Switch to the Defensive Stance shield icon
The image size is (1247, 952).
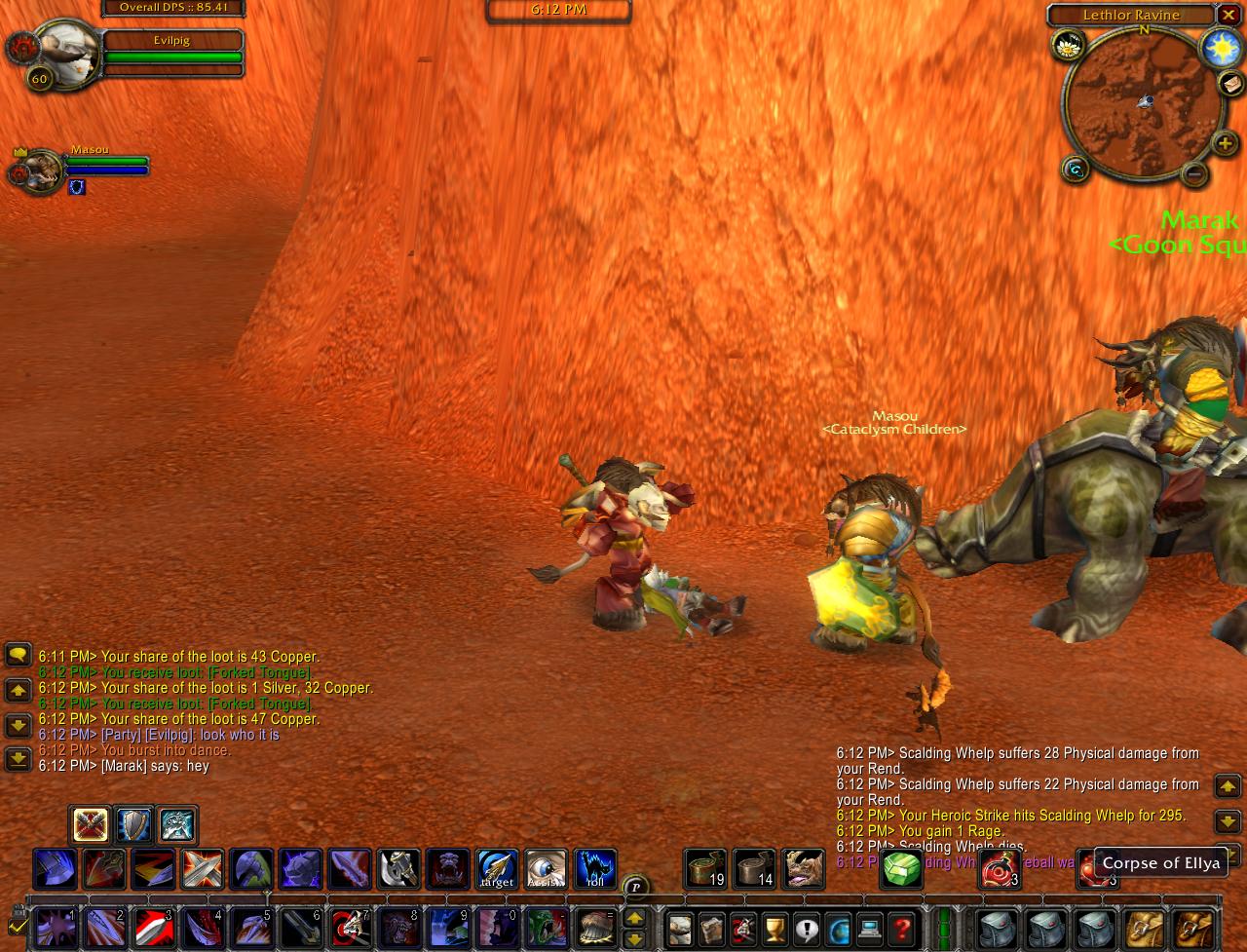(134, 825)
